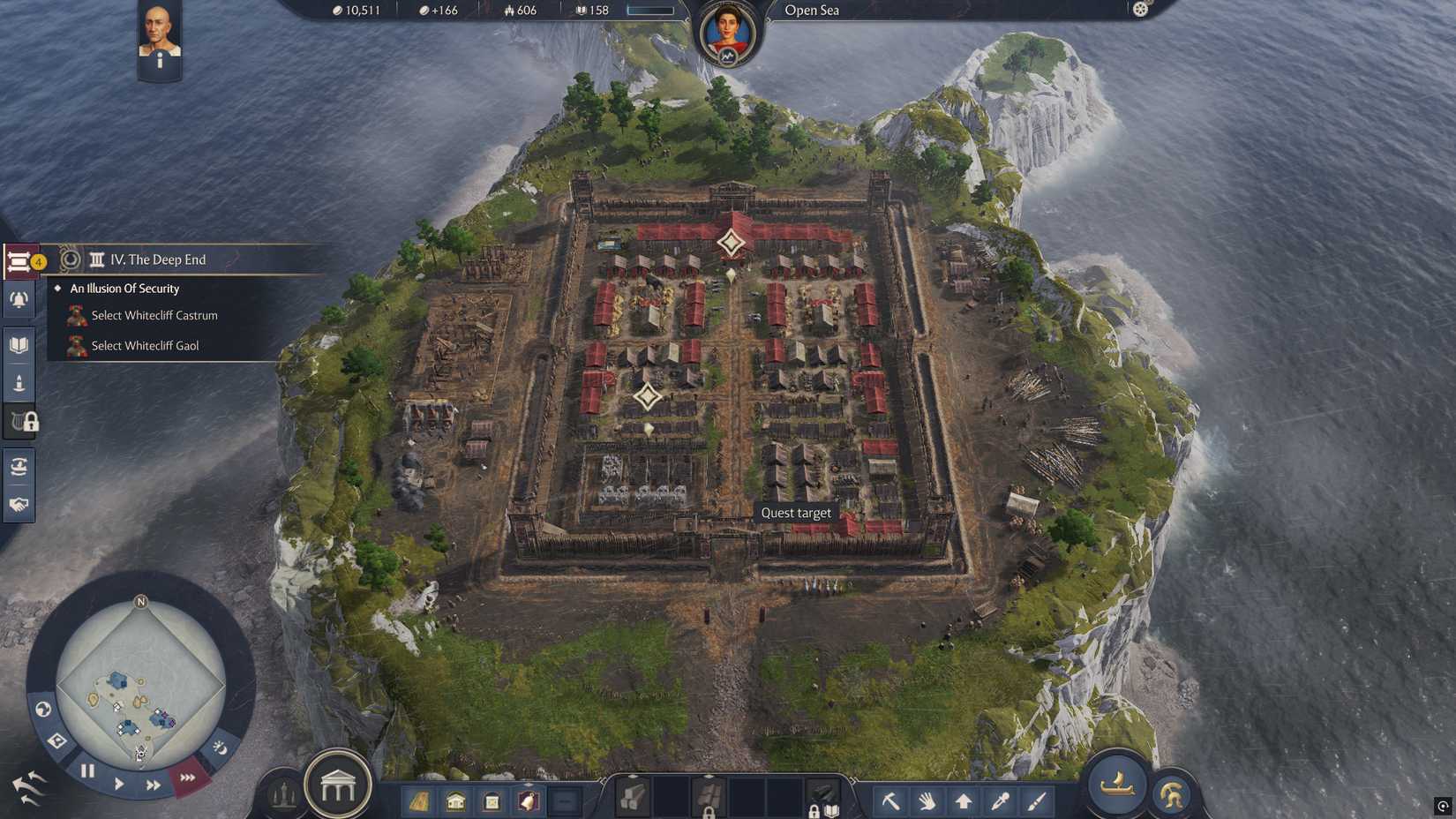This screenshot has width=1456, height=819.
Task: Click the advisor portrait next to Open Sea
Action: 725,26
